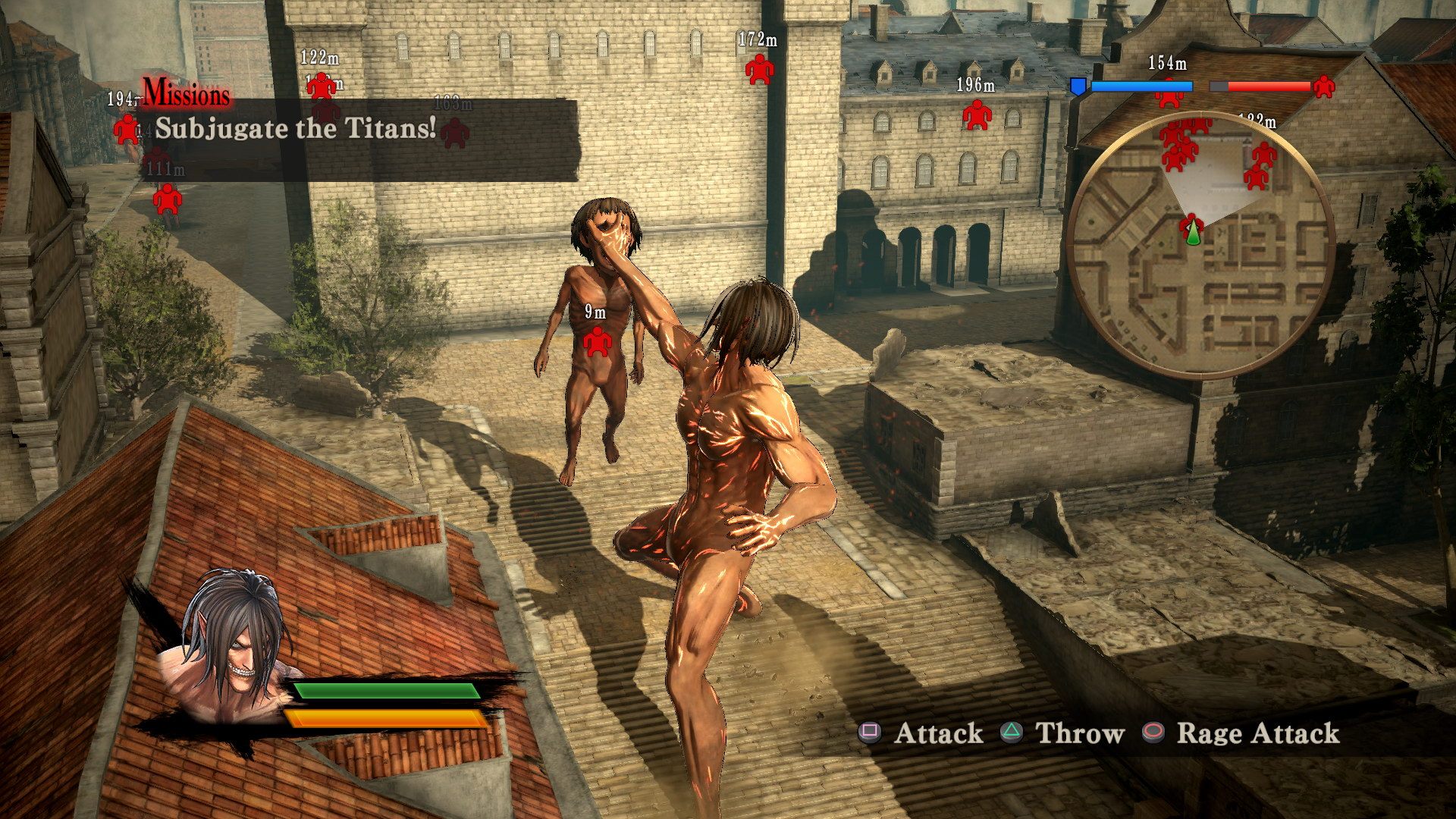Screen dimensions: 1456x819
Task: Click Titan Eren's portrait
Action: 235,648
